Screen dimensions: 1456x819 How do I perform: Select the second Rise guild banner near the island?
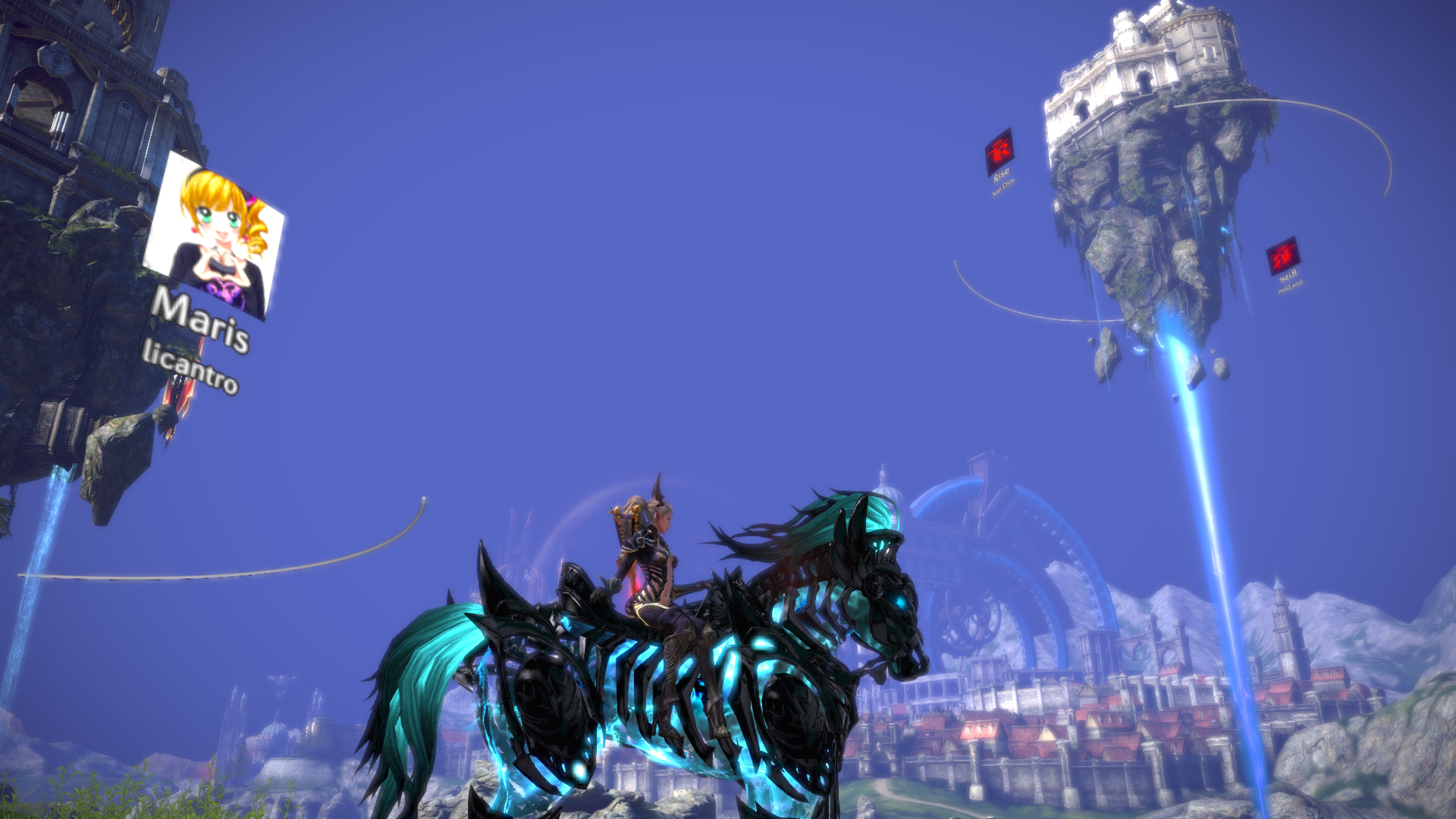click(x=1284, y=256)
